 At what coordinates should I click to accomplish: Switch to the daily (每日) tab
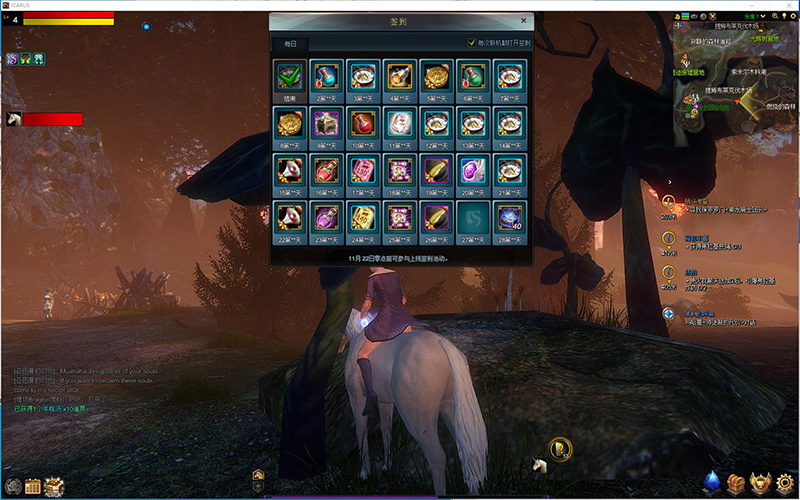(290, 44)
